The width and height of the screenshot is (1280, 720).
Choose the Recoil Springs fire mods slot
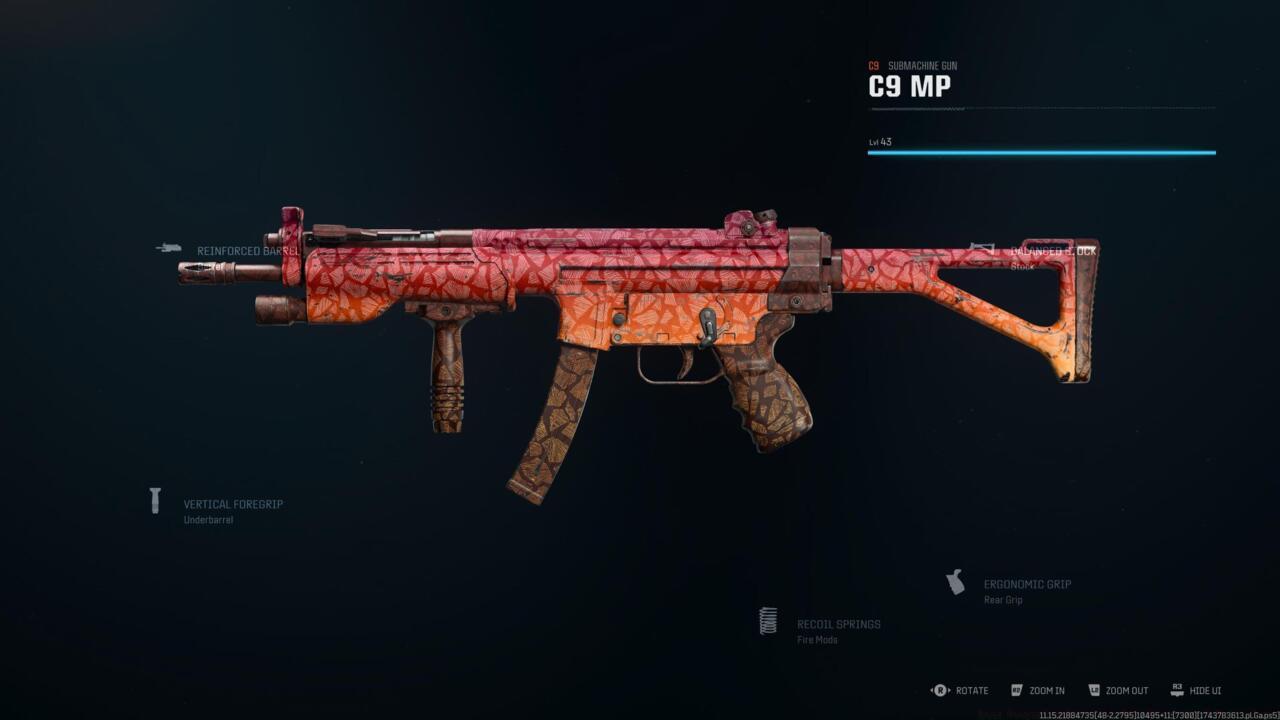coord(838,624)
